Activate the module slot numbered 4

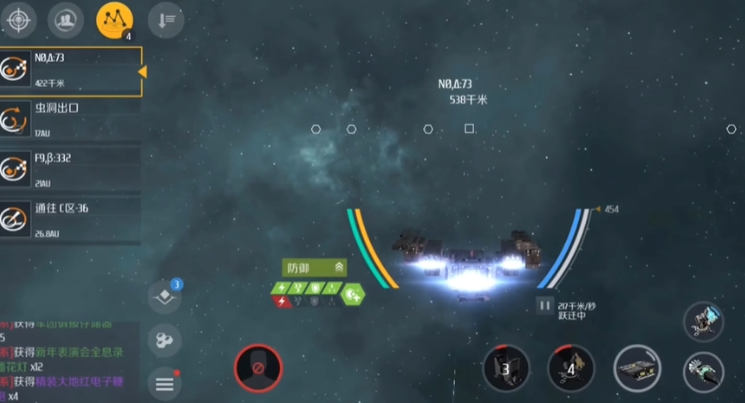point(571,368)
